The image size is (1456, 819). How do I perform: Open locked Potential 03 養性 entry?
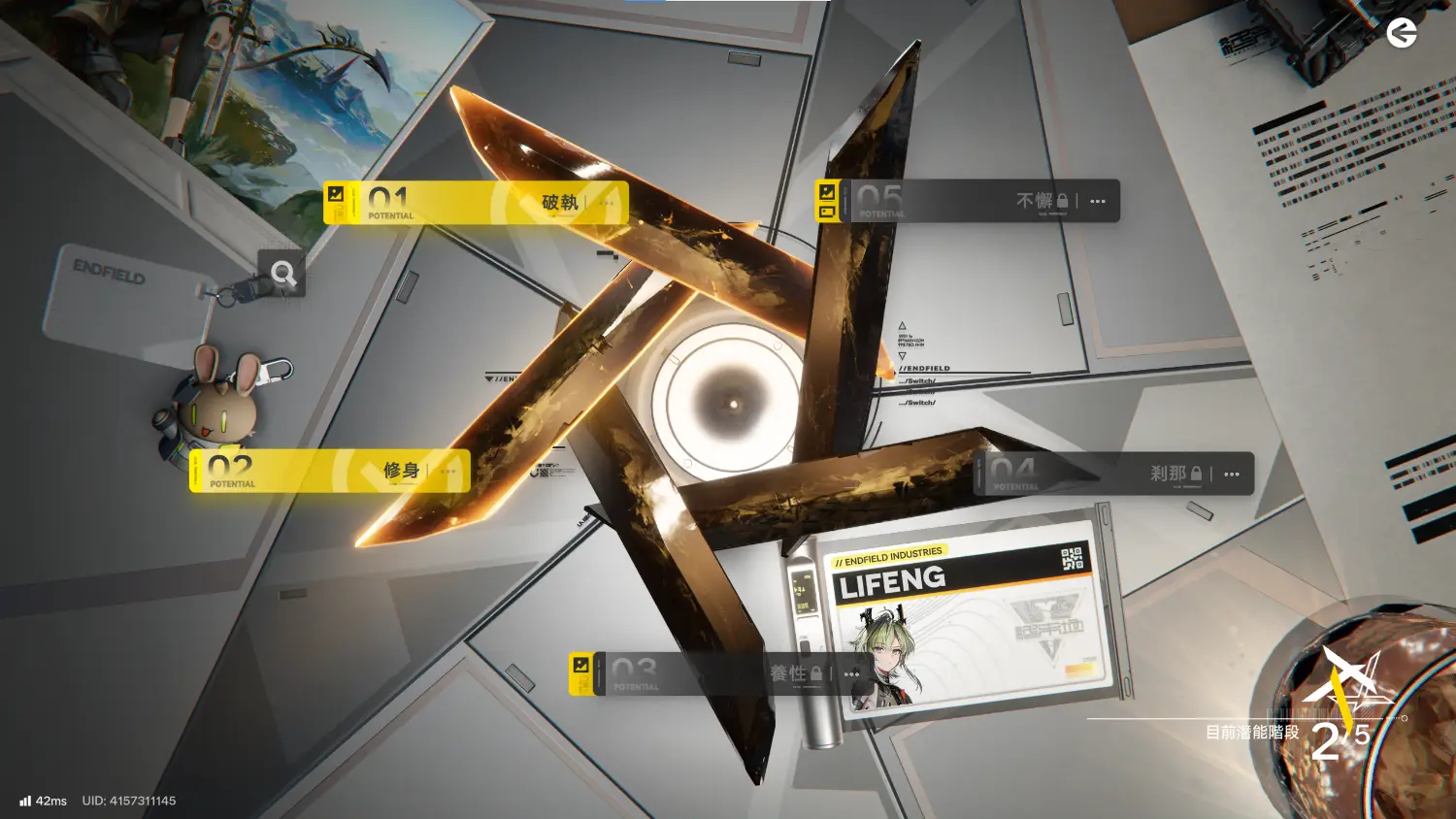pyautogui.click(x=699, y=673)
